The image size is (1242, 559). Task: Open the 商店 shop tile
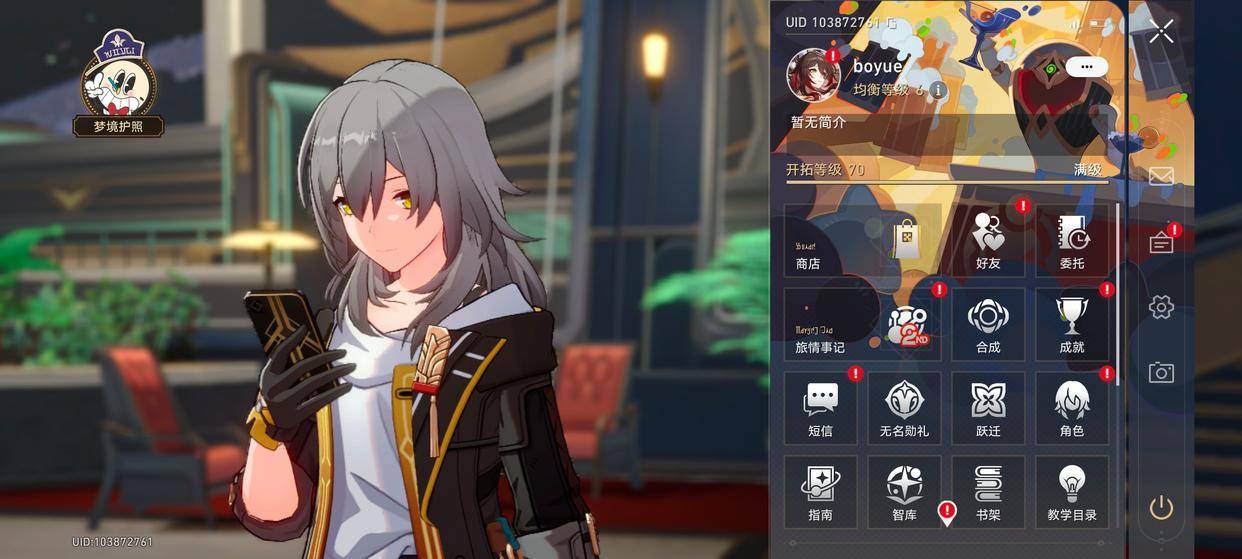pyautogui.click(x=862, y=241)
